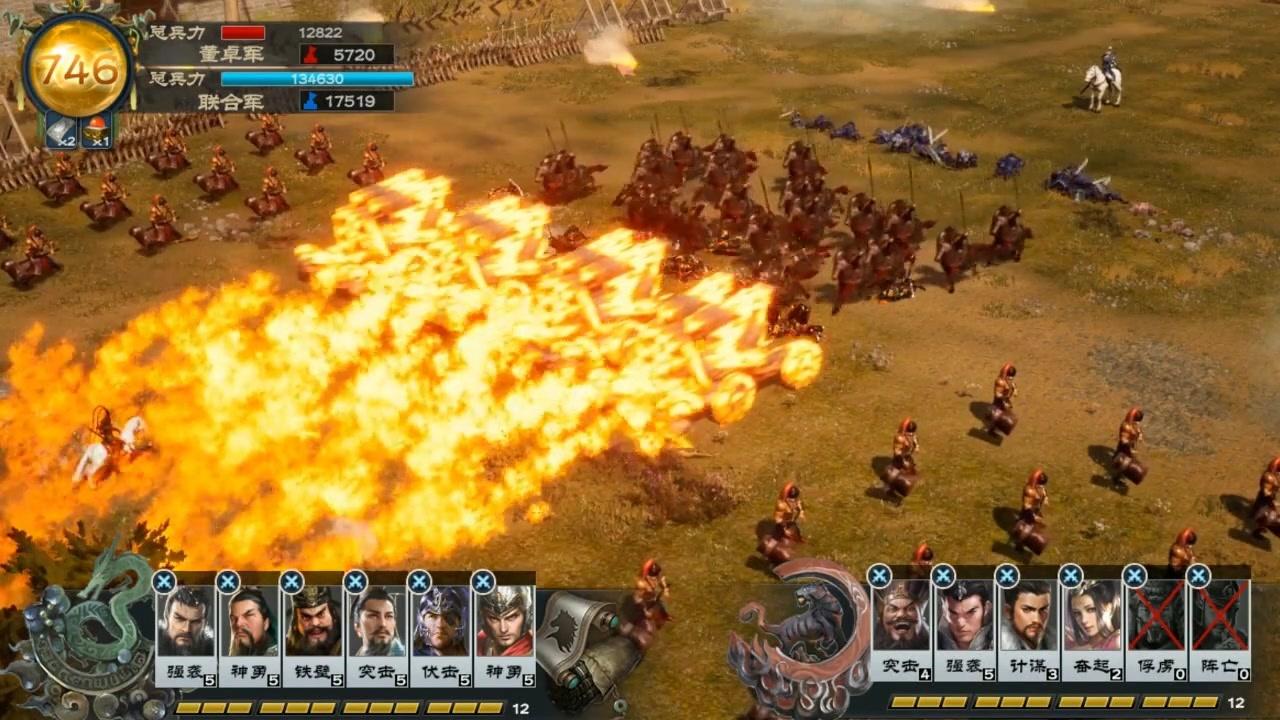Click the golden 746 orb
1280x720 pixels.
click(x=79, y=66)
